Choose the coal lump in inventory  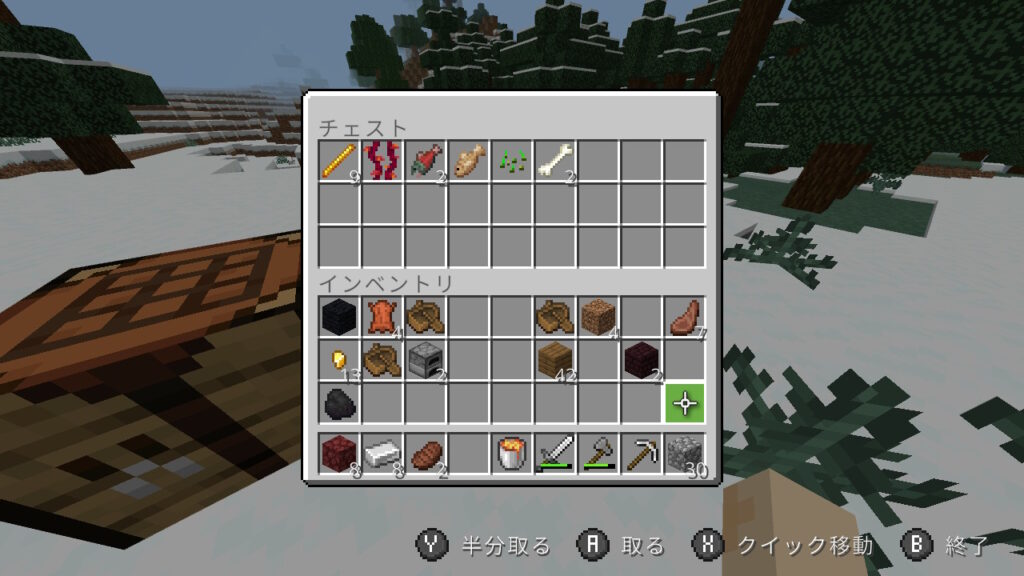point(340,402)
